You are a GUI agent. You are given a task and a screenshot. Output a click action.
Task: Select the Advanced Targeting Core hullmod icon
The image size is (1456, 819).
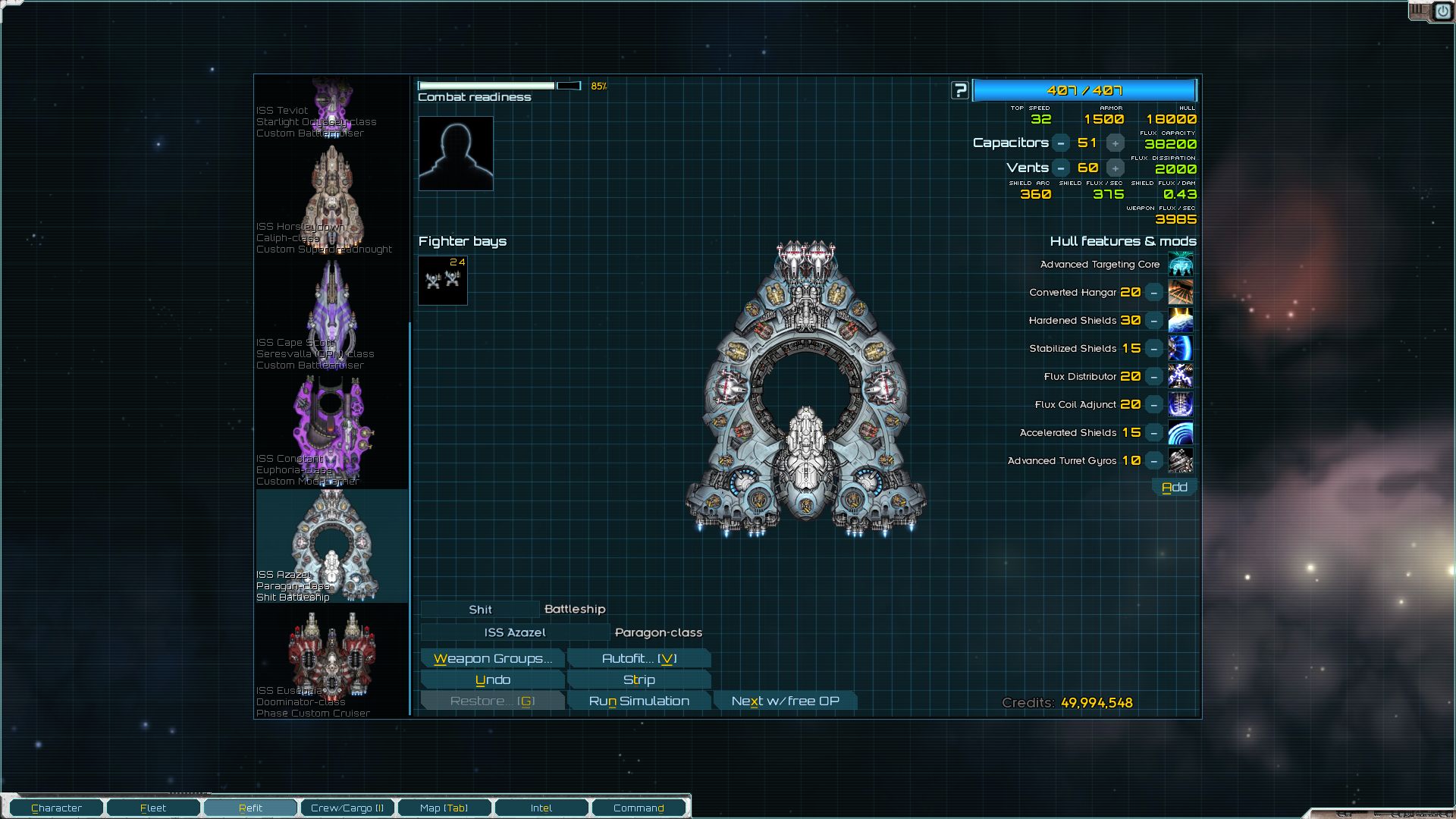(1181, 264)
